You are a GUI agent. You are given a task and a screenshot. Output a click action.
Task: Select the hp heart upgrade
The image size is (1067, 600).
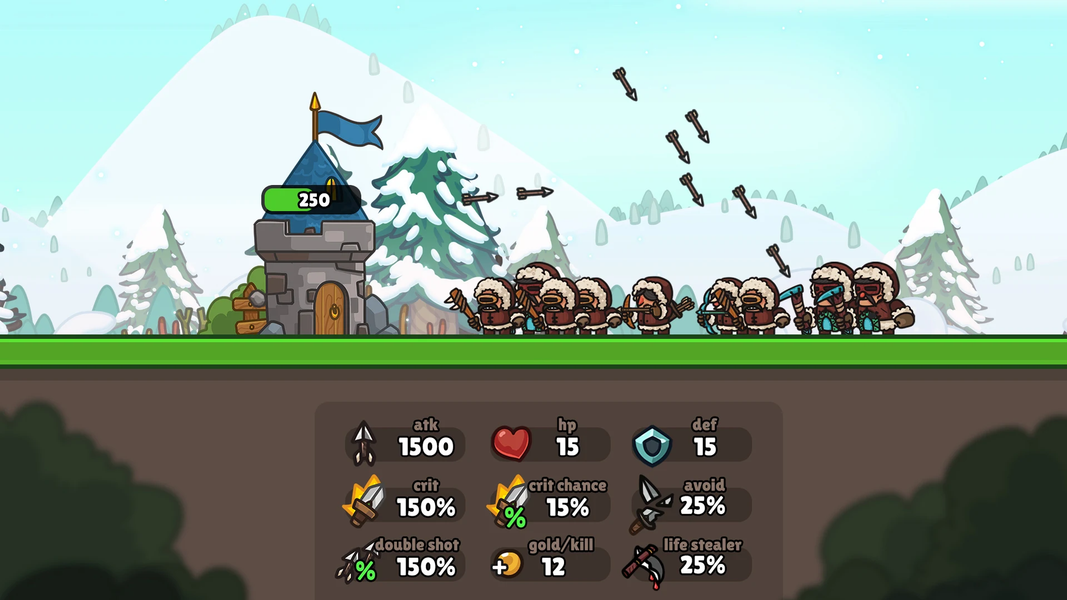pyautogui.click(x=550, y=444)
